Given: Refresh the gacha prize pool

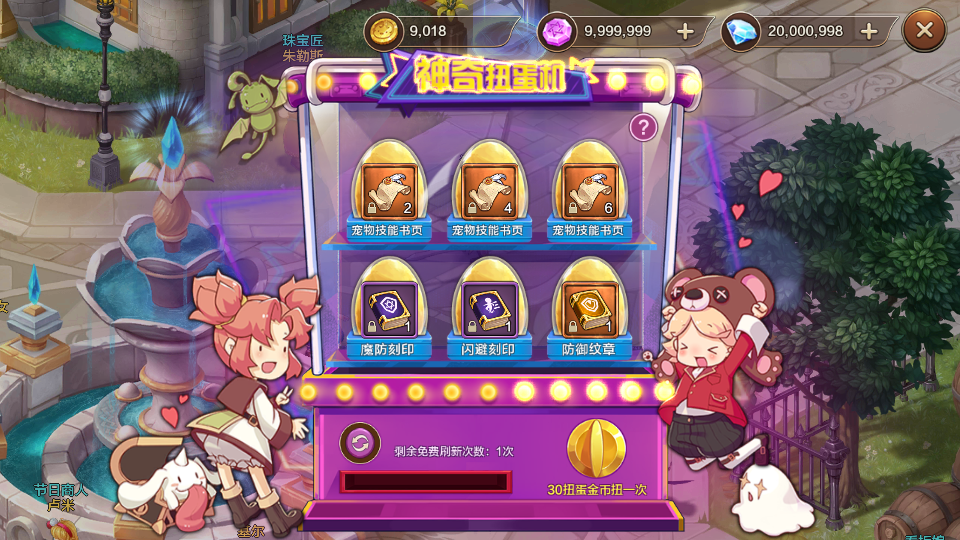Looking at the screenshot, I should pos(359,443).
